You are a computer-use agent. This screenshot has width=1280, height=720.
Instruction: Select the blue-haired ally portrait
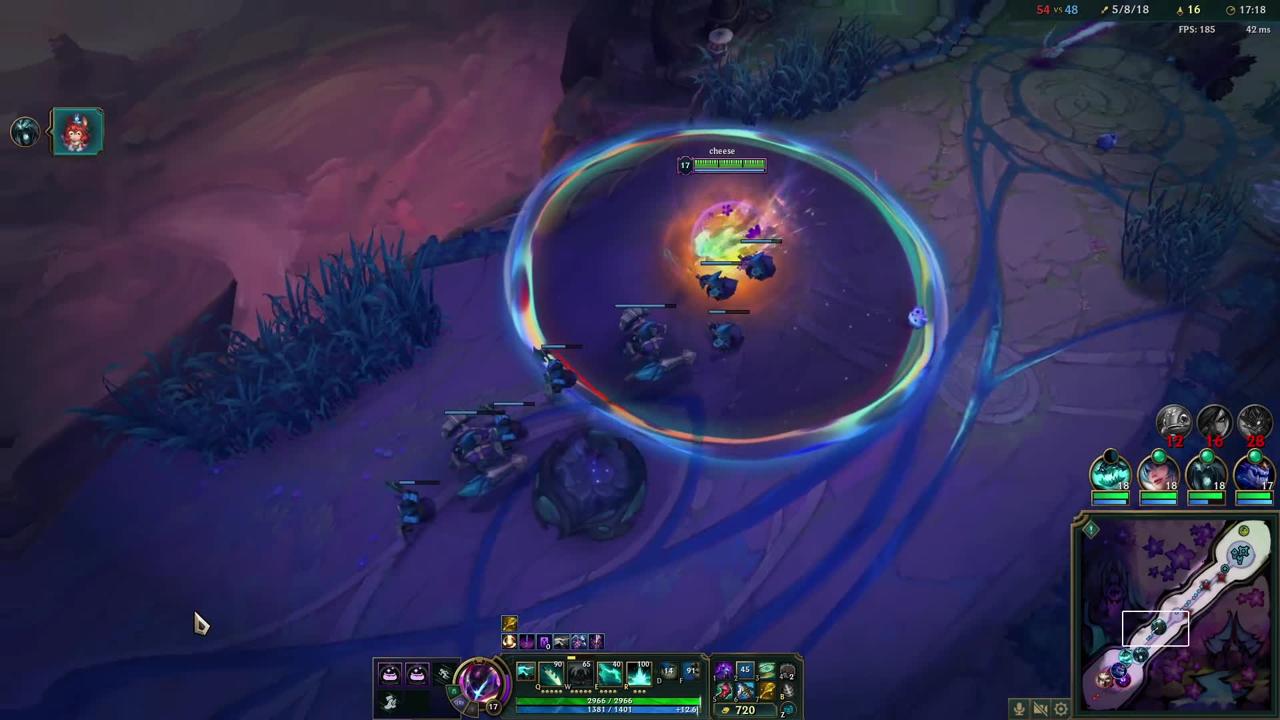(1158, 472)
